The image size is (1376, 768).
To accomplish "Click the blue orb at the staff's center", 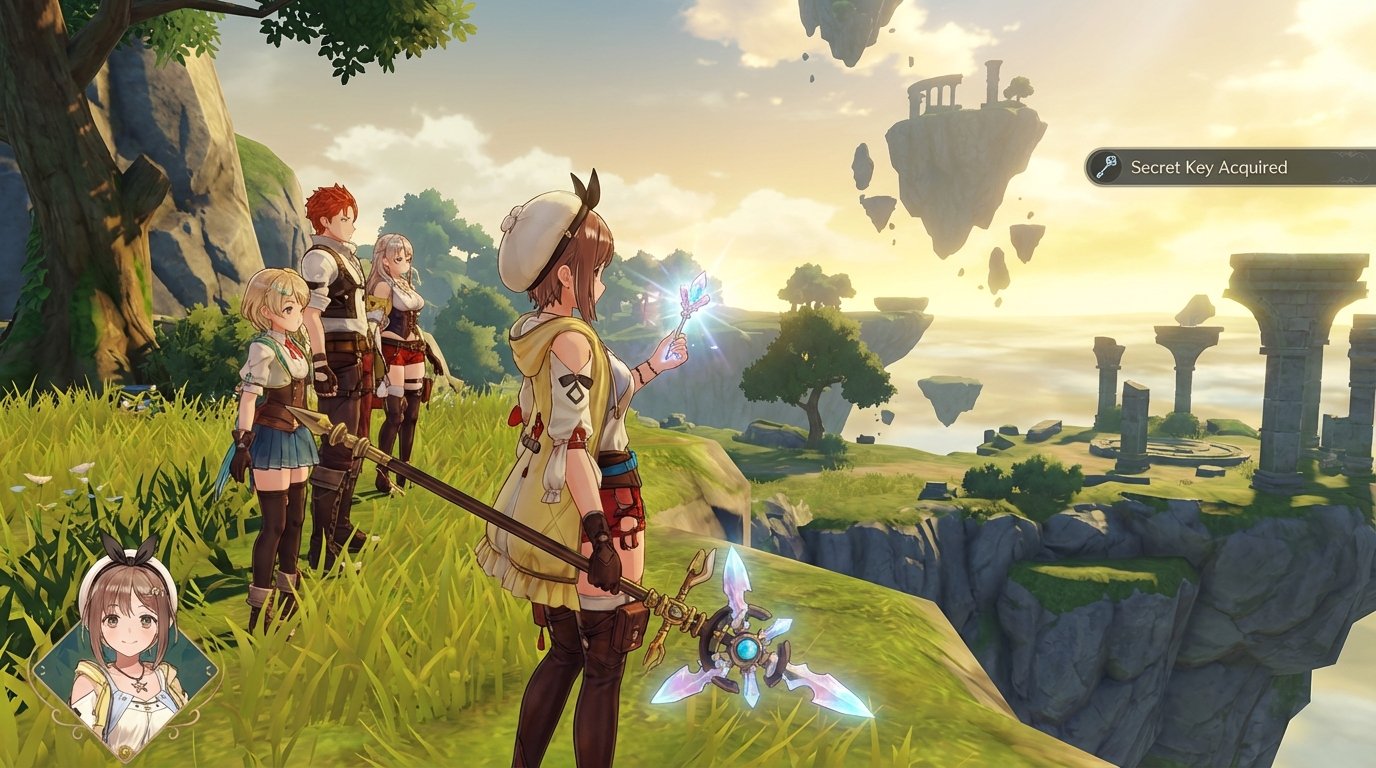I will [x=745, y=650].
